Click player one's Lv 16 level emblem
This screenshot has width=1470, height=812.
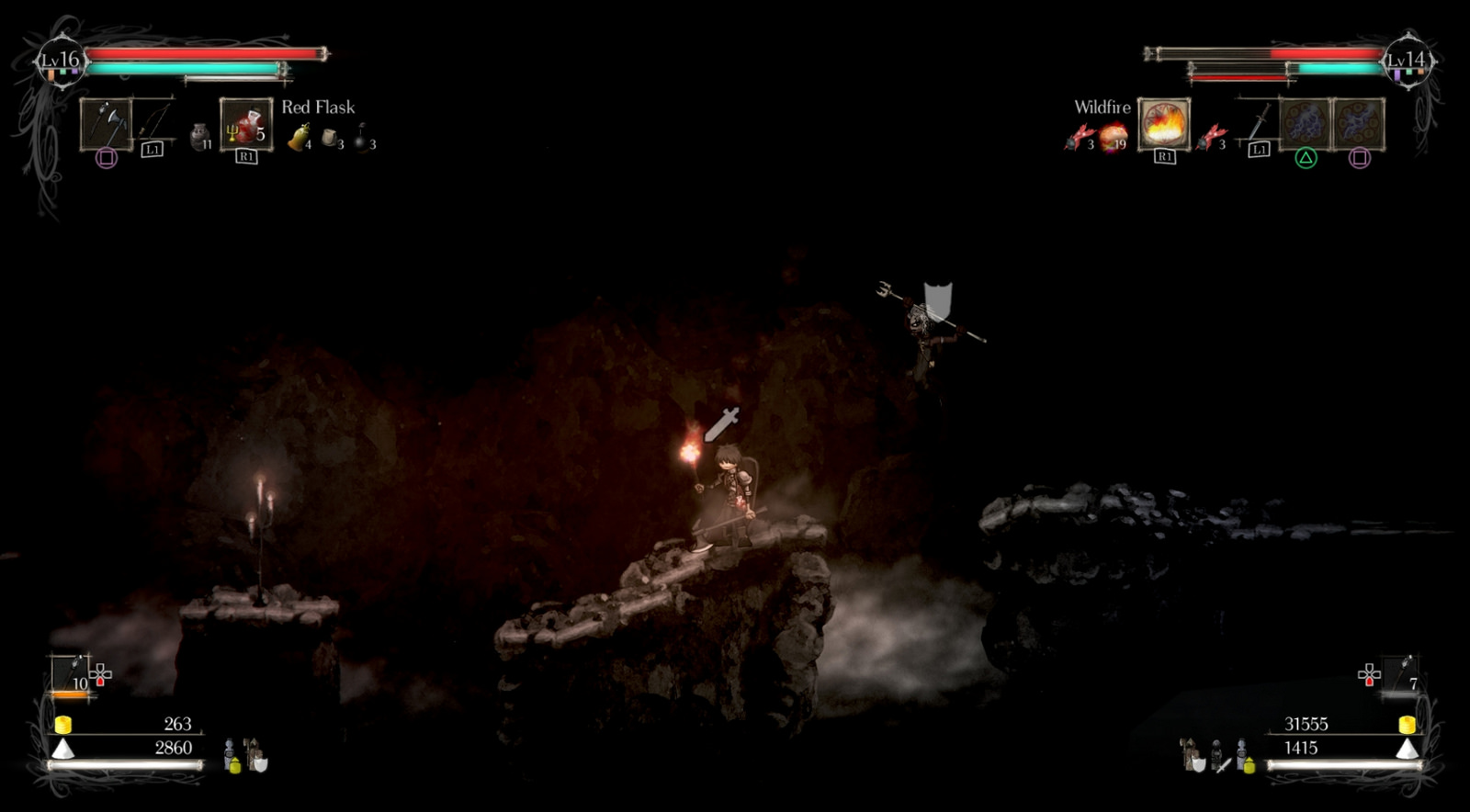[x=61, y=61]
